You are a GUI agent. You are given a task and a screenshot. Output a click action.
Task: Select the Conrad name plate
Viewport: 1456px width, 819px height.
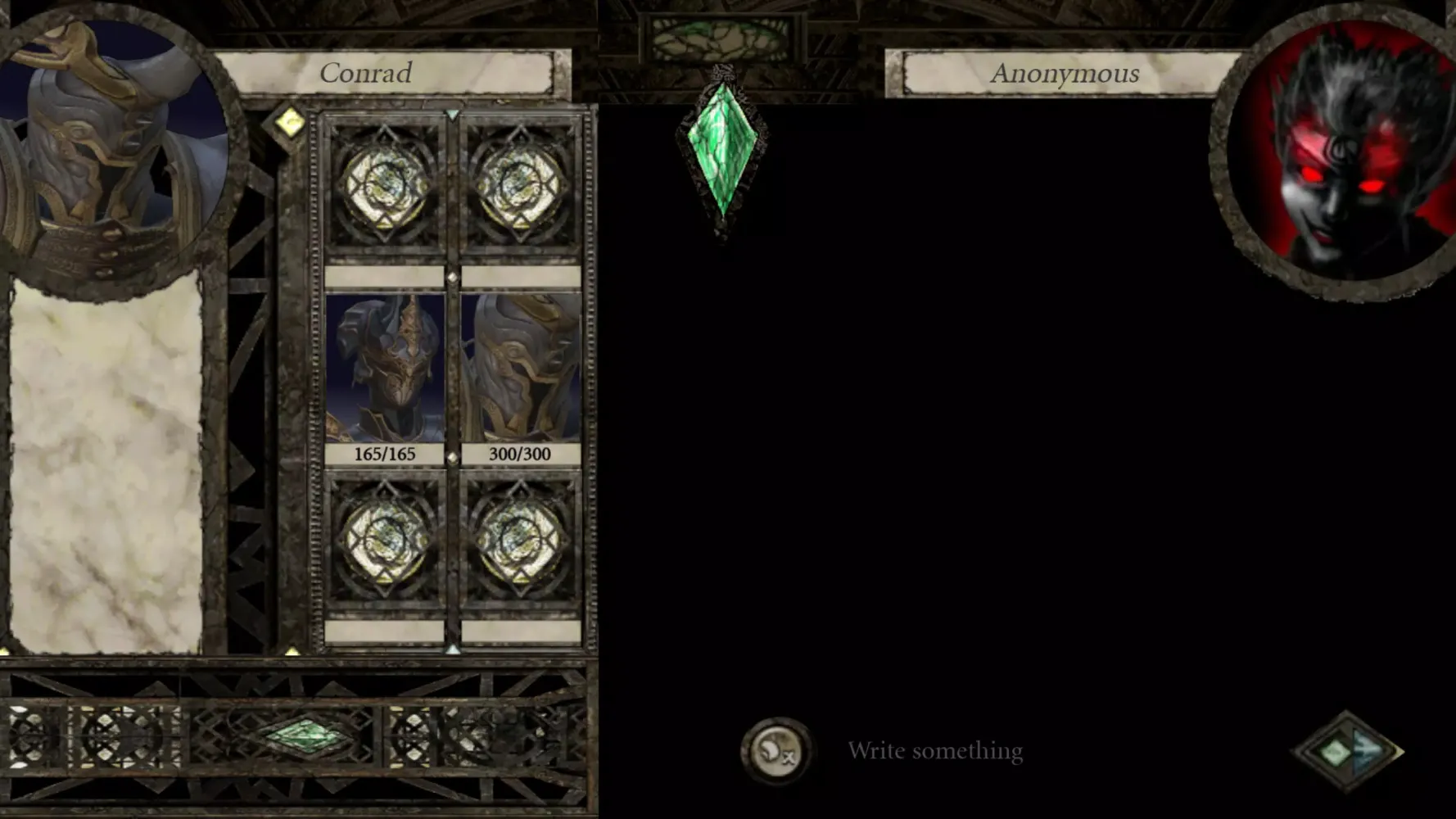pyautogui.click(x=365, y=73)
